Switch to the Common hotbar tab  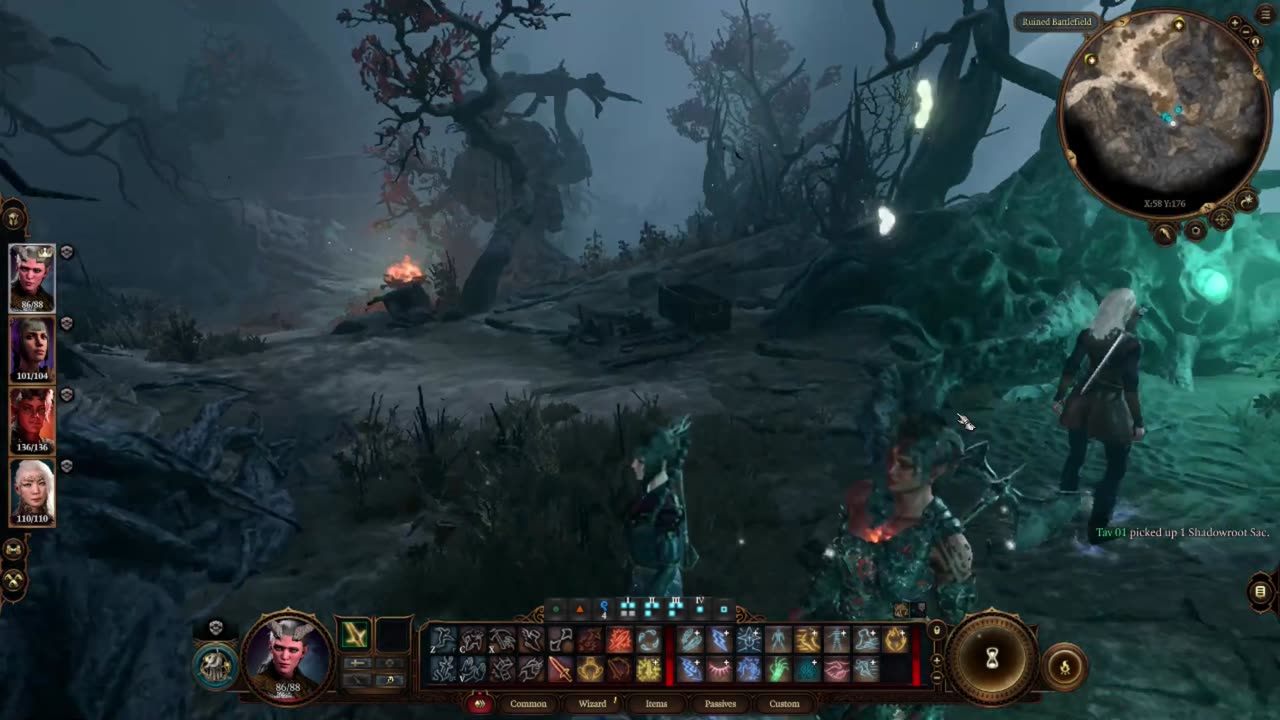[x=528, y=704]
